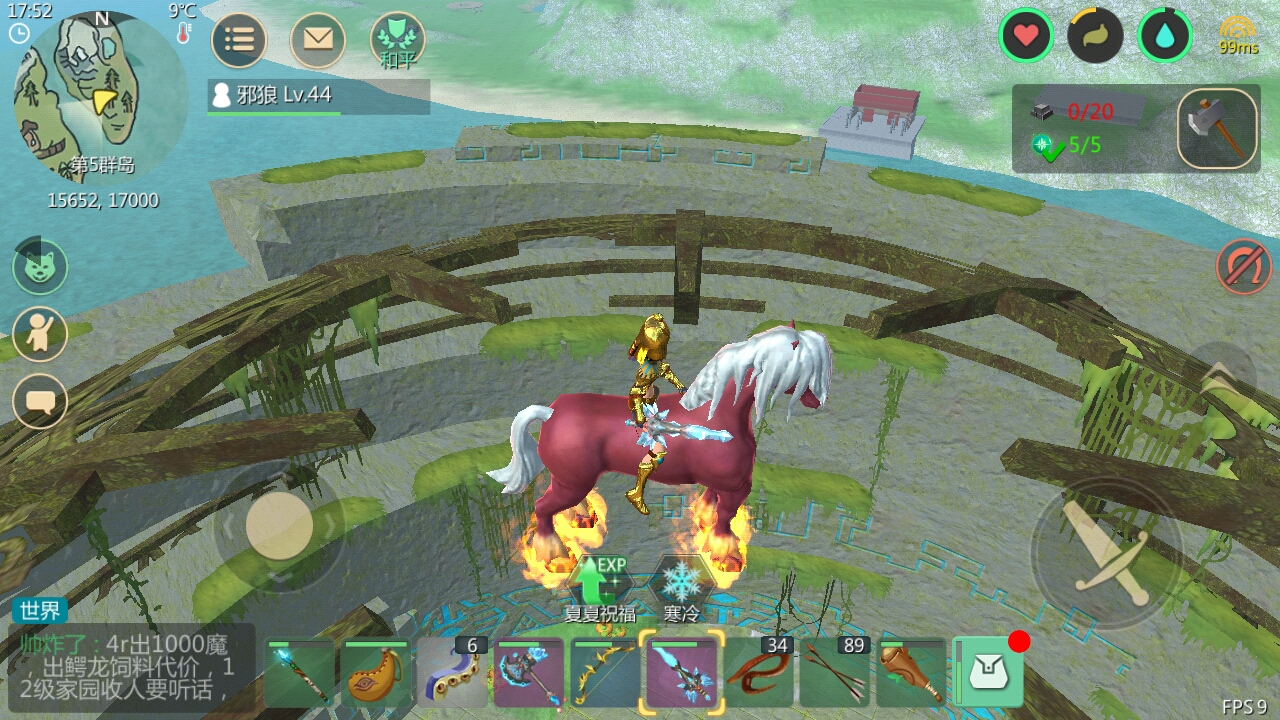Select the ice battle axe slot

tap(529, 674)
